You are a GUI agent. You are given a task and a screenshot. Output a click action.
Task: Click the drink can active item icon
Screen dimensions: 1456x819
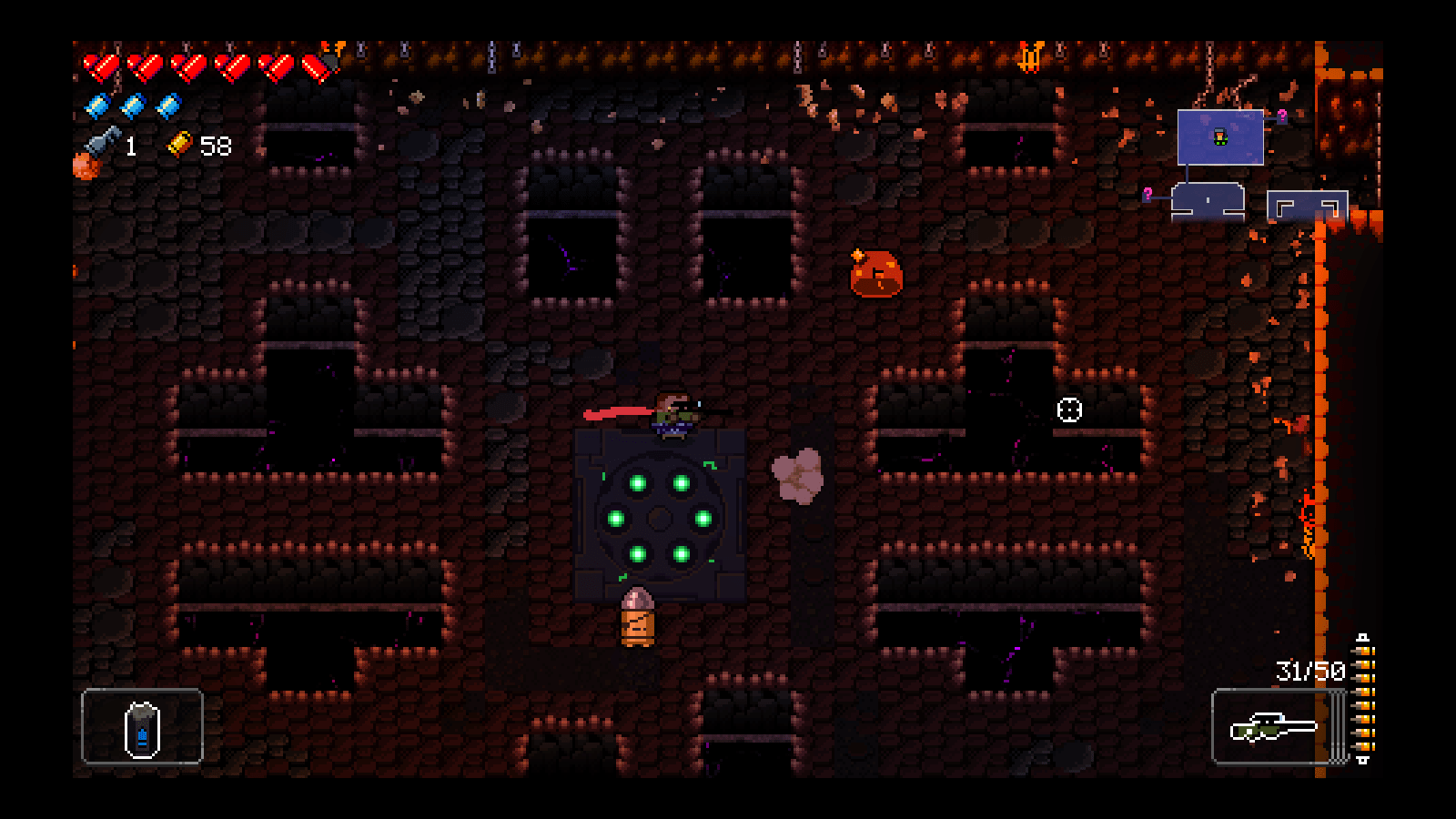pyautogui.click(x=141, y=729)
